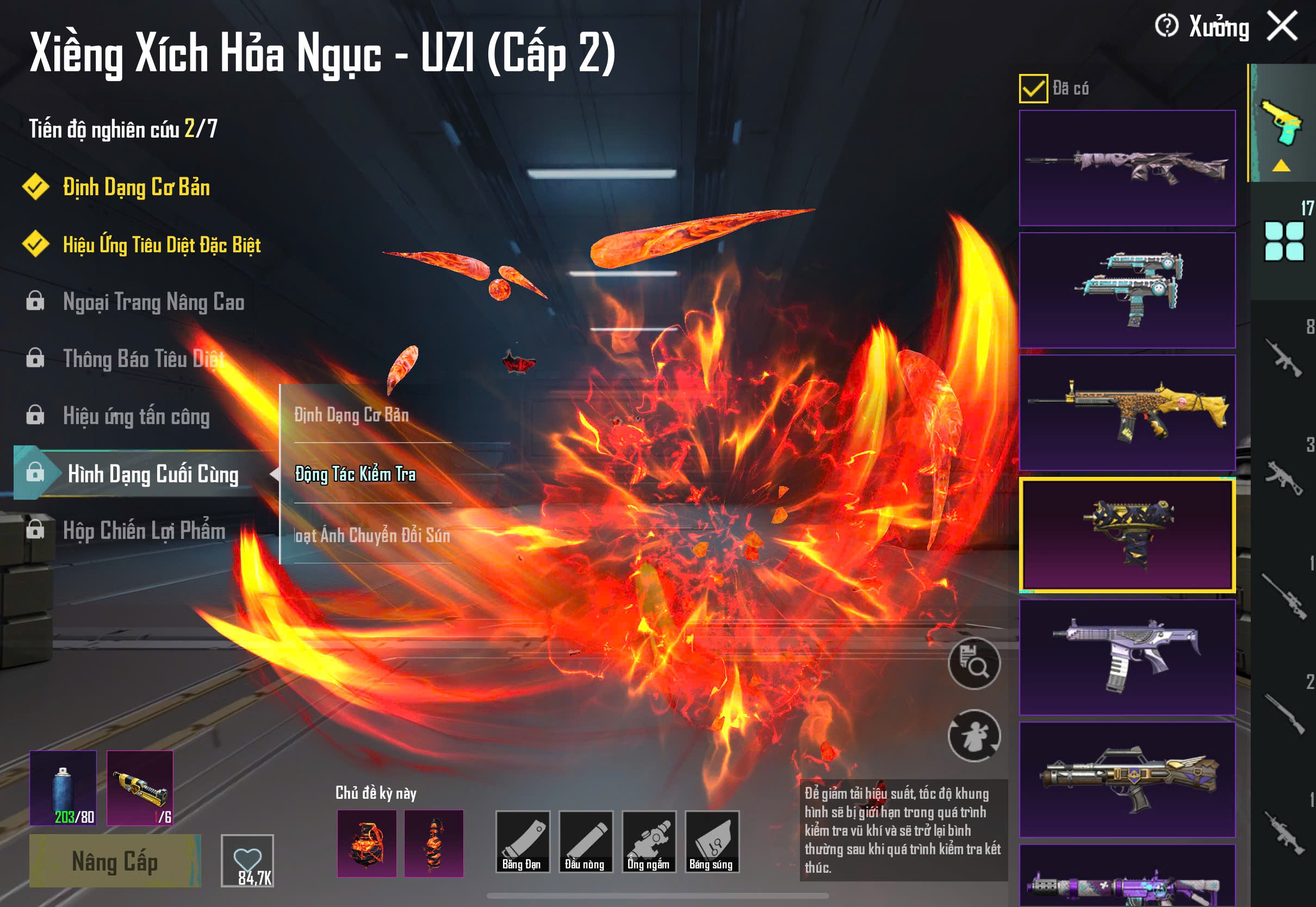Choose the locked Ngoại Trang Nâng Cao entry

(153, 302)
